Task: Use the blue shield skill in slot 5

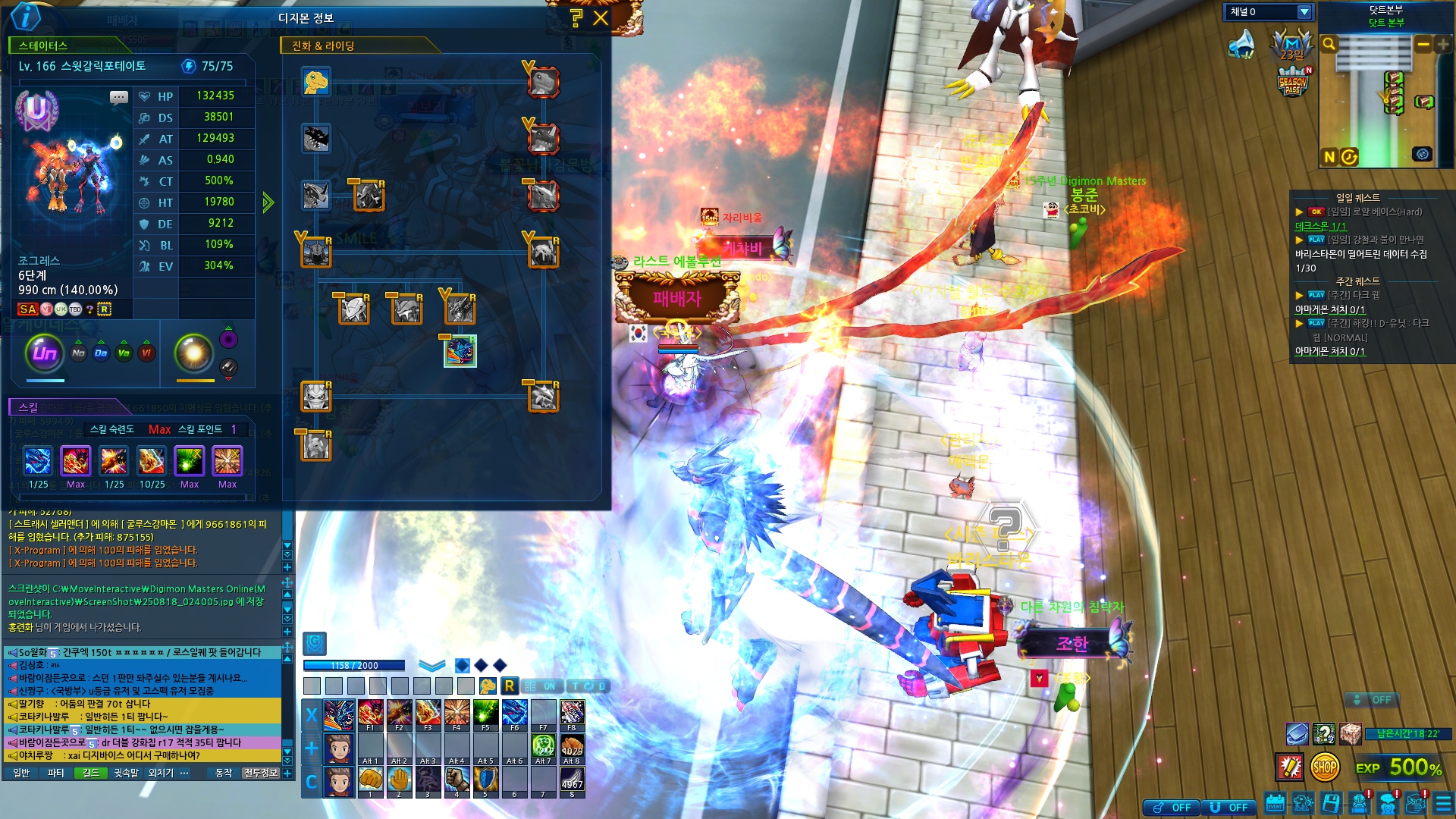Action: coord(485,780)
